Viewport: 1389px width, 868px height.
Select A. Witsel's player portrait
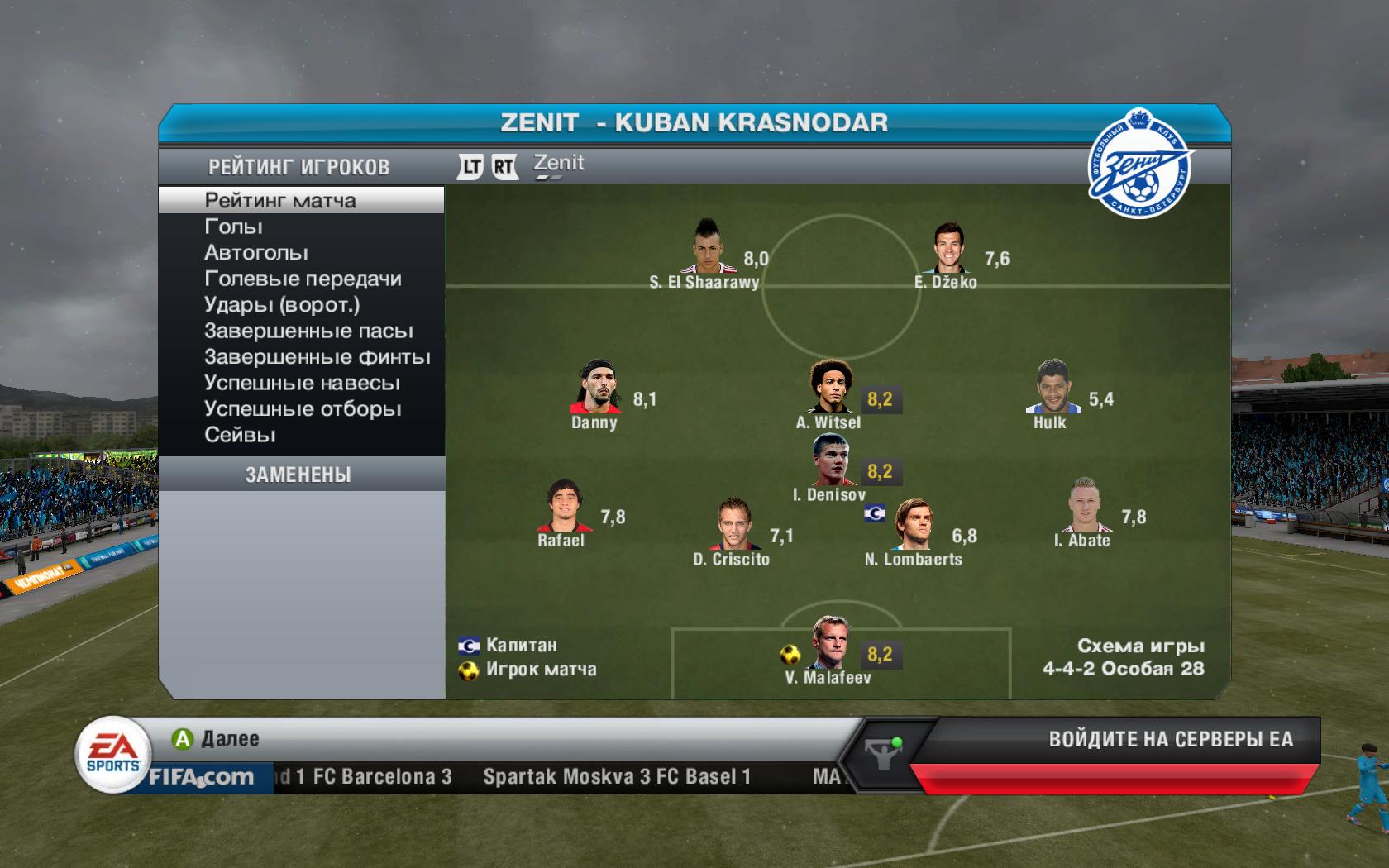[x=829, y=387]
